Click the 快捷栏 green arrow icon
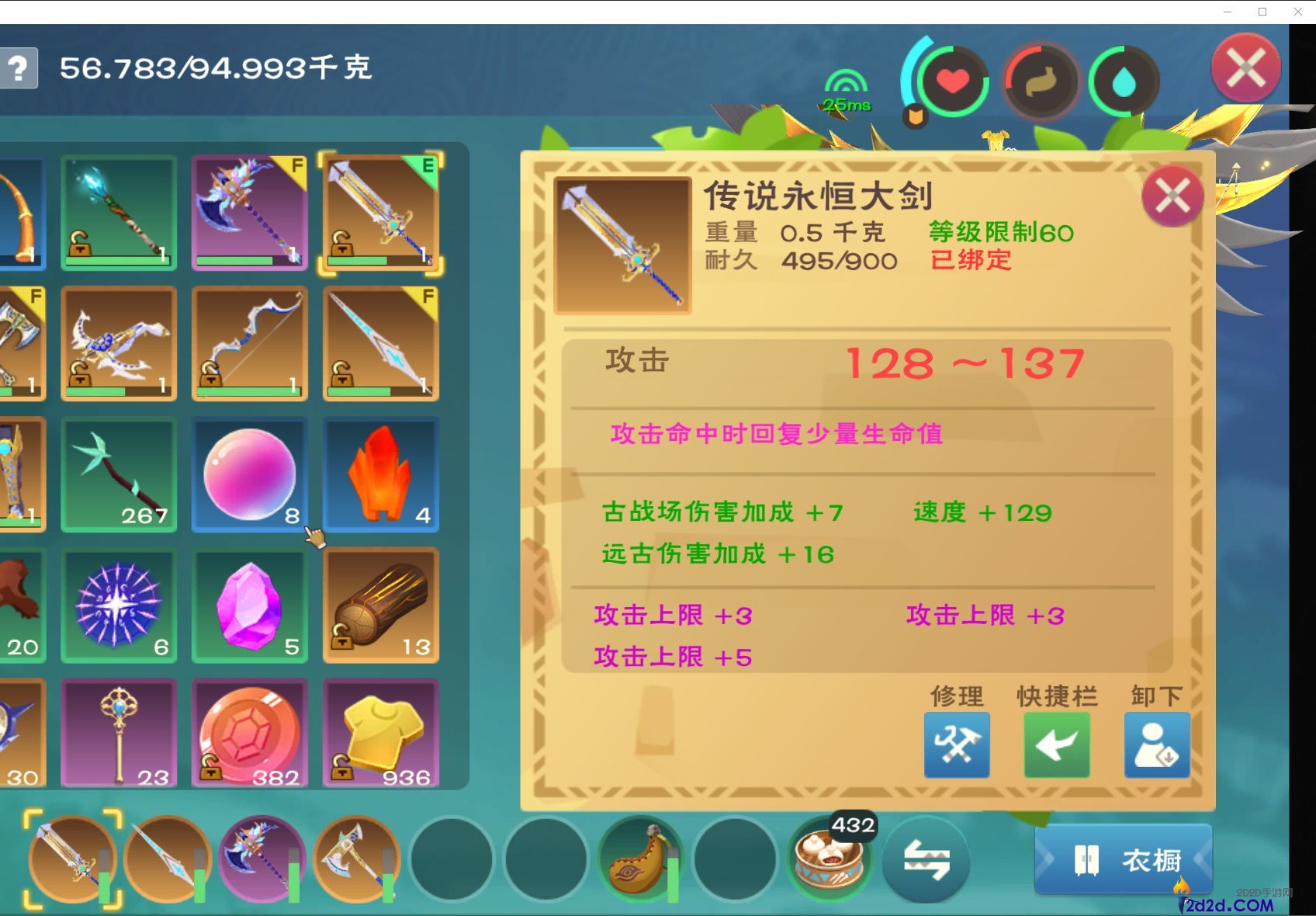Screen dimensions: 1316x916 [1057, 744]
